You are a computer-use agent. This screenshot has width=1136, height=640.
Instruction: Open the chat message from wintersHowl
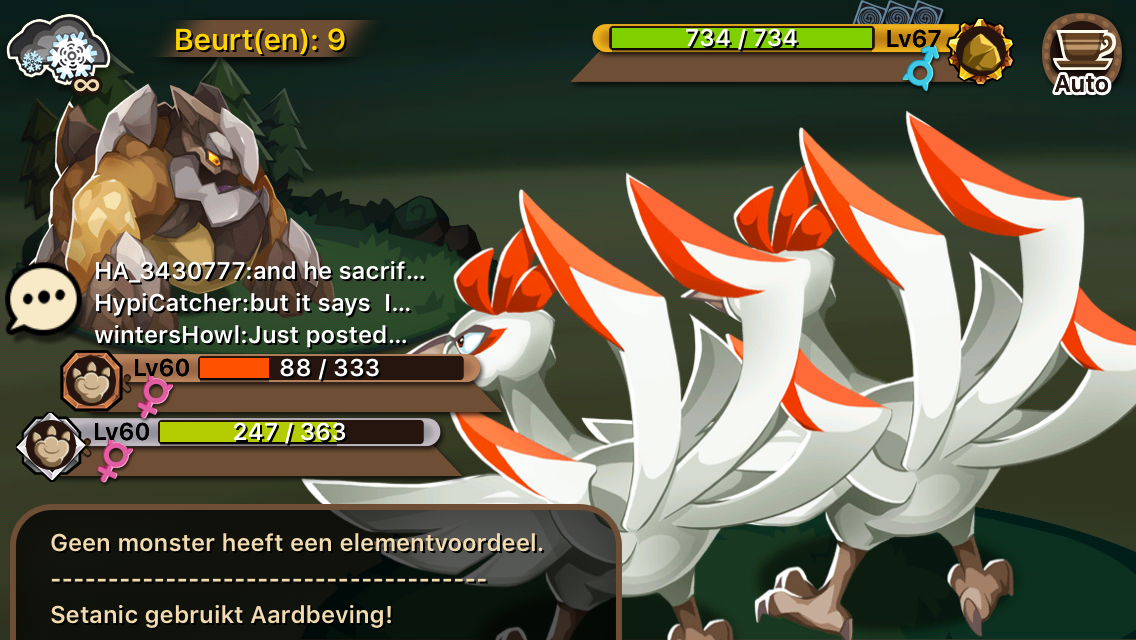click(250, 334)
